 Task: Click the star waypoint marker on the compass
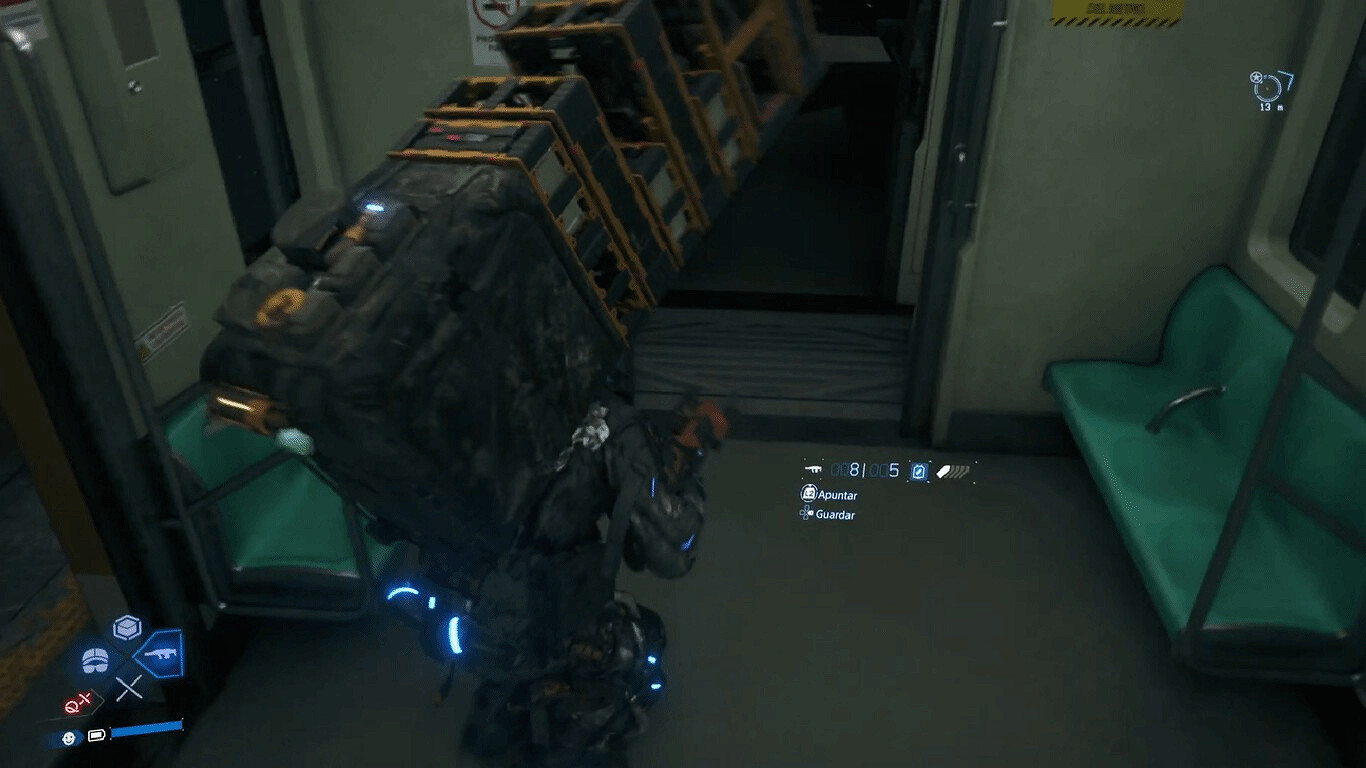(1256, 77)
